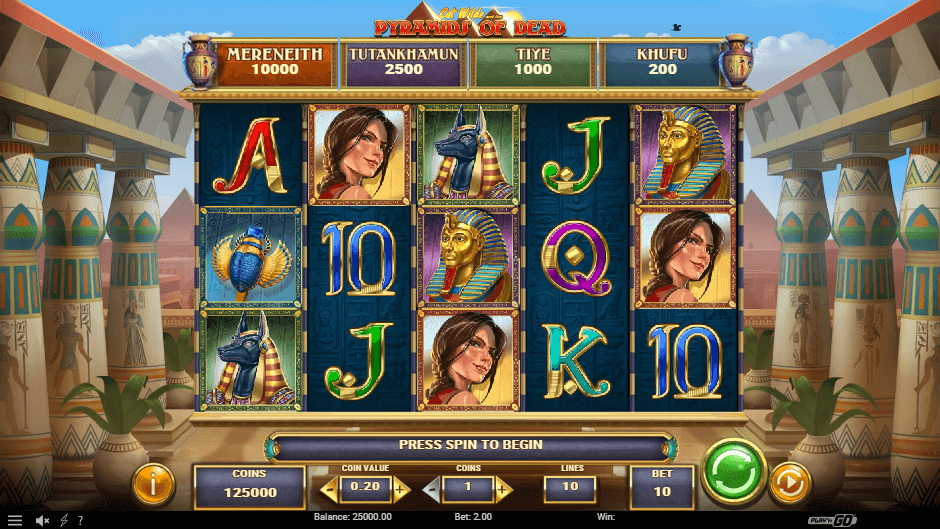The image size is (940, 529).
Task: Toggle the sound speaker icon
Action: pyautogui.click(x=43, y=520)
